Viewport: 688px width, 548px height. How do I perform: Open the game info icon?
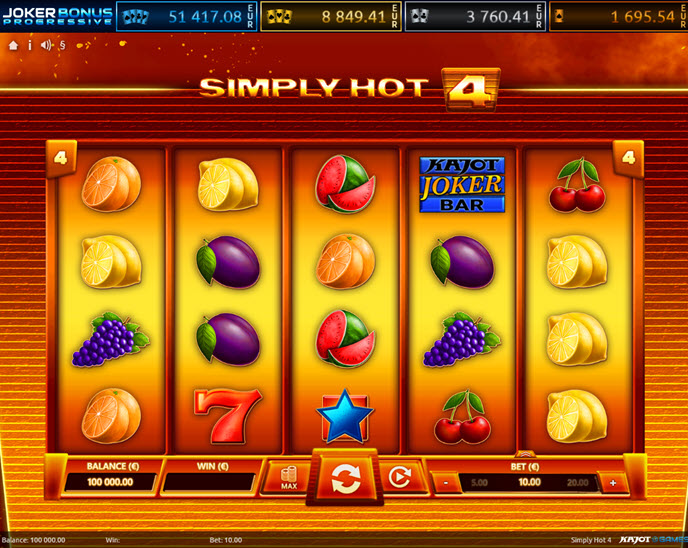click(29, 45)
